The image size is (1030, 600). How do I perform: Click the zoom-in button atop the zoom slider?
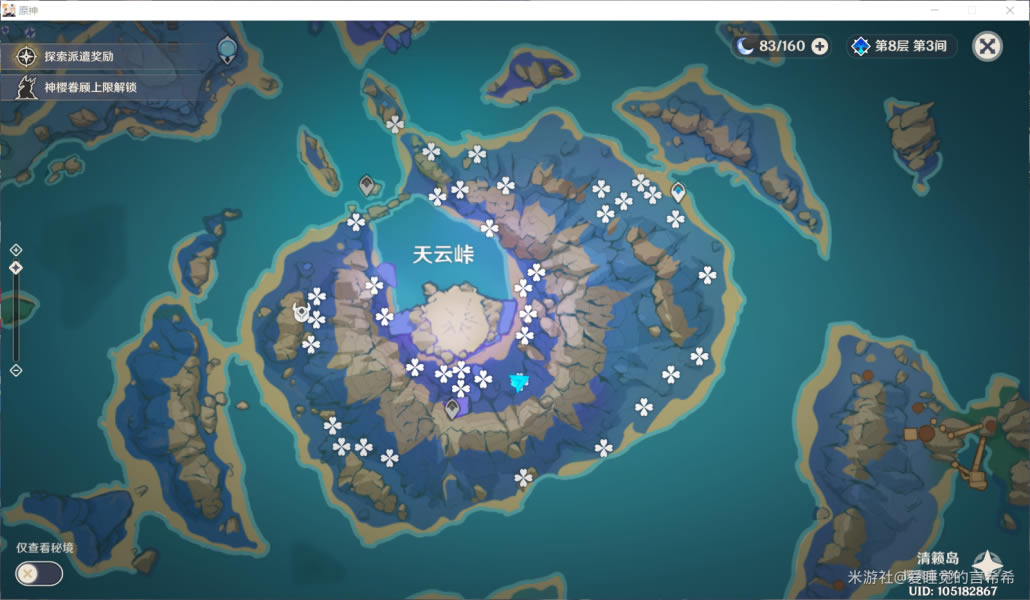pos(16,250)
